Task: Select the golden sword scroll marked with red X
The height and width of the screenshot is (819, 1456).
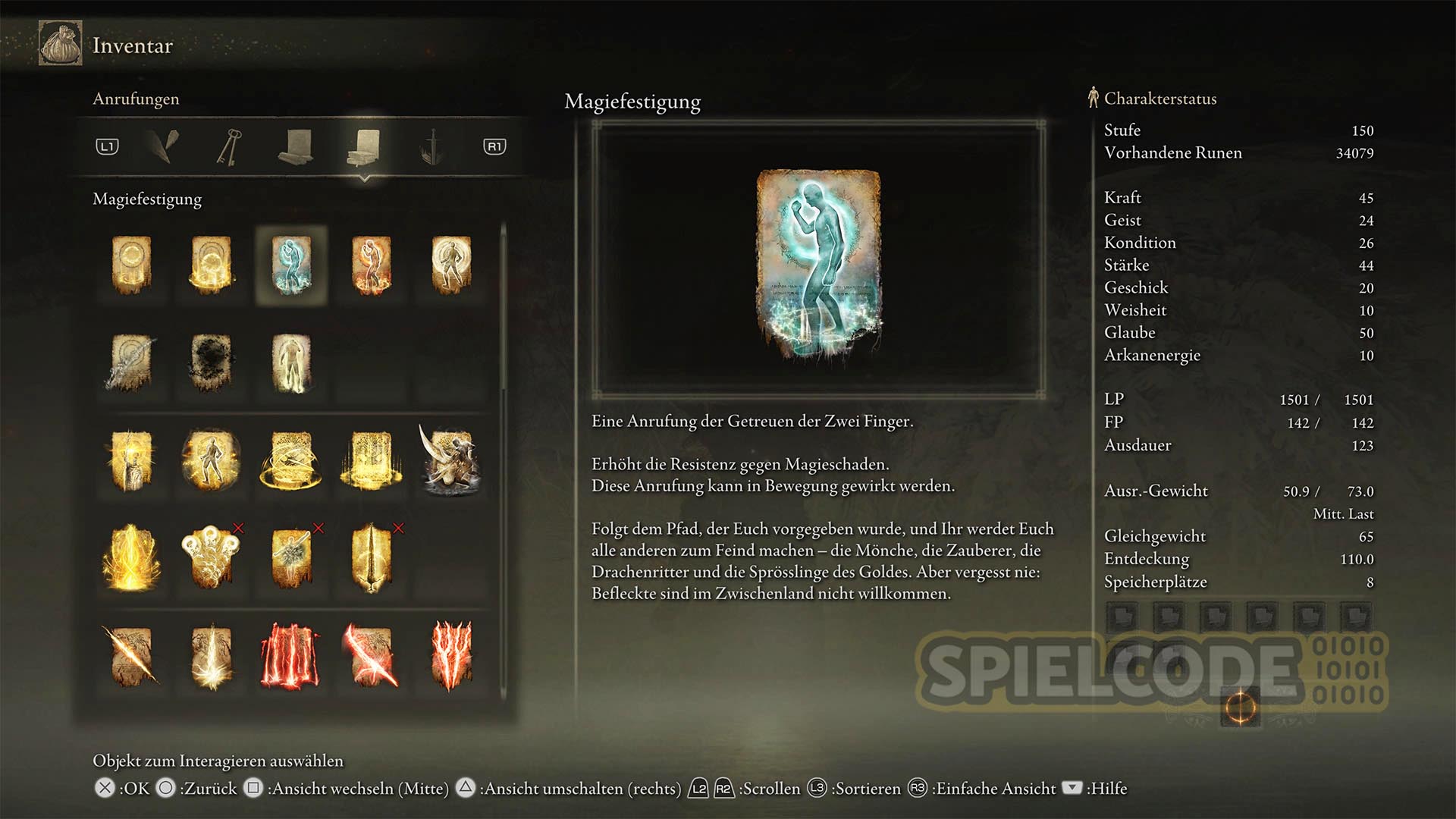Action: pos(372,557)
